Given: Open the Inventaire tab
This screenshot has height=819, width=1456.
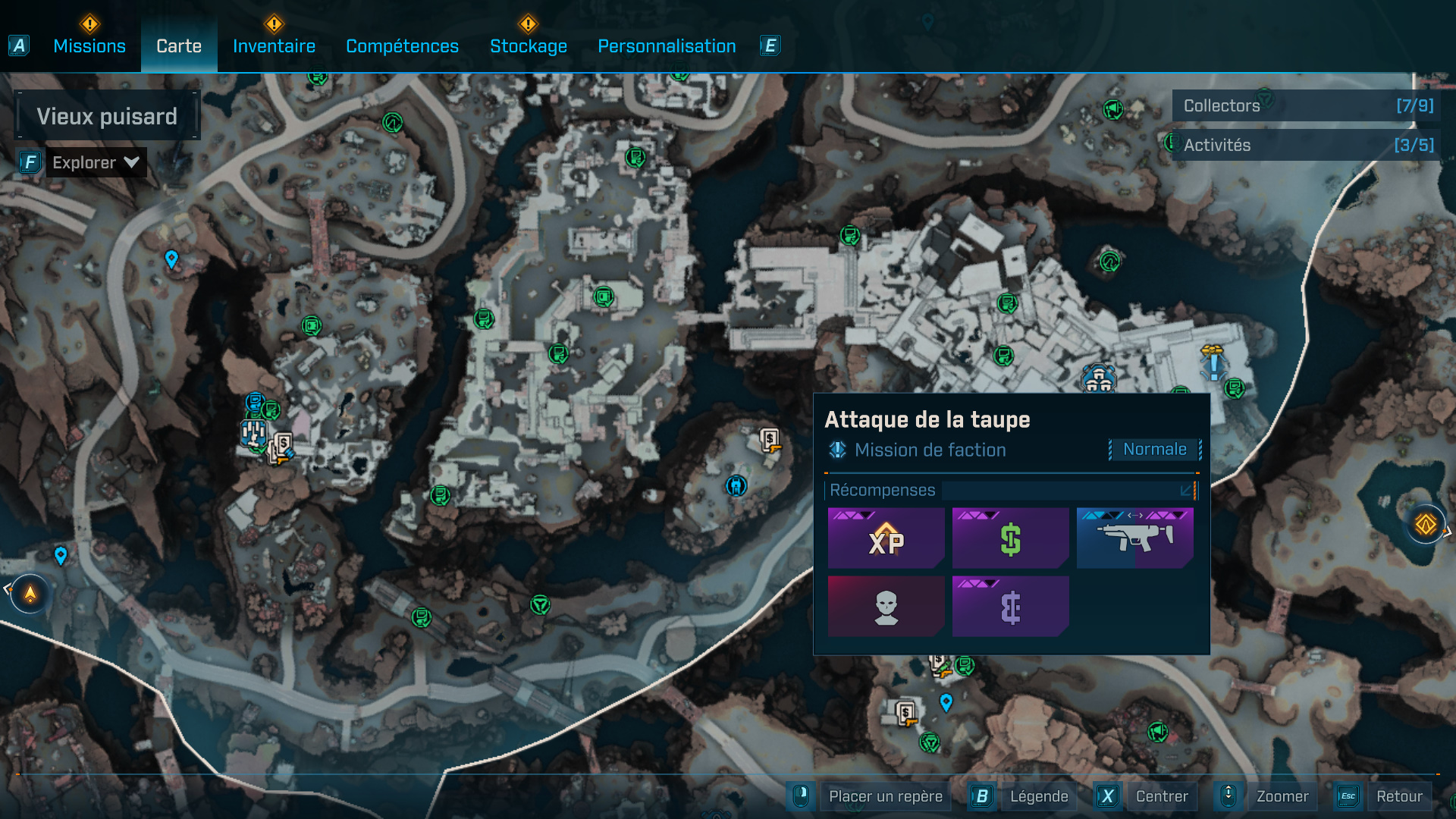Looking at the screenshot, I should (x=274, y=46).
